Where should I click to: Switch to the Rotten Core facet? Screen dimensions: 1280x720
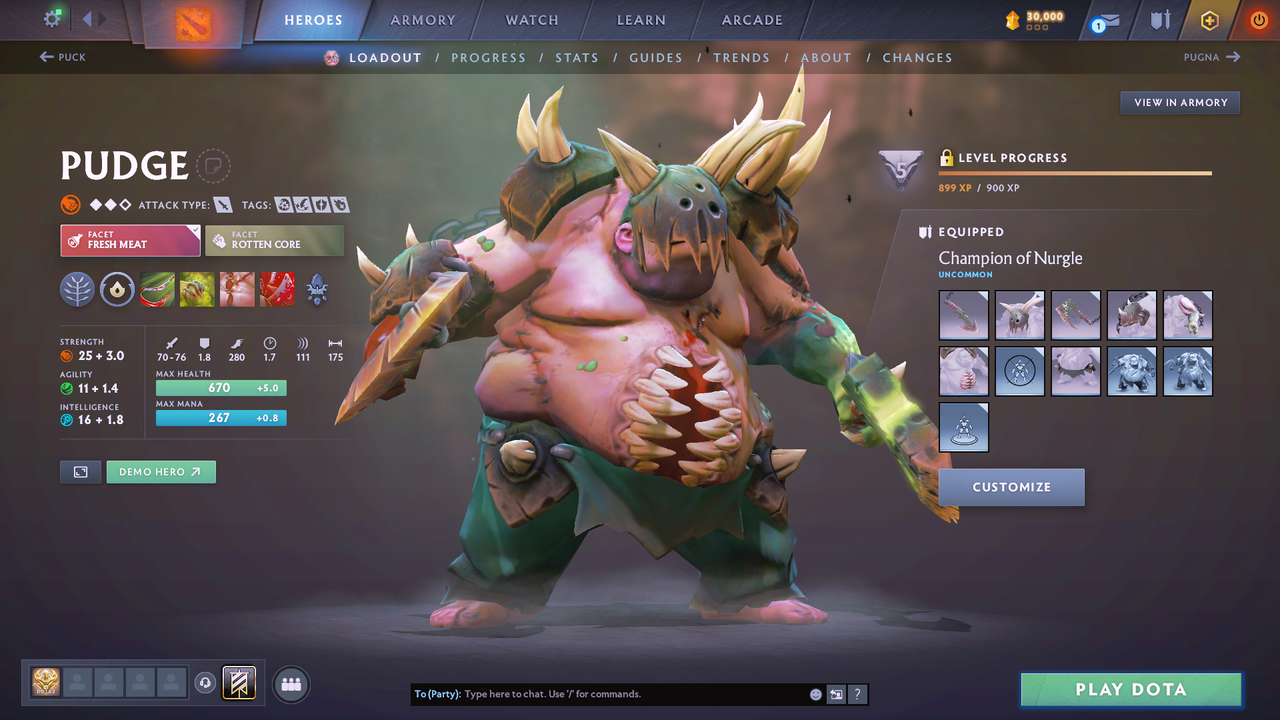[x=274, y=240]
